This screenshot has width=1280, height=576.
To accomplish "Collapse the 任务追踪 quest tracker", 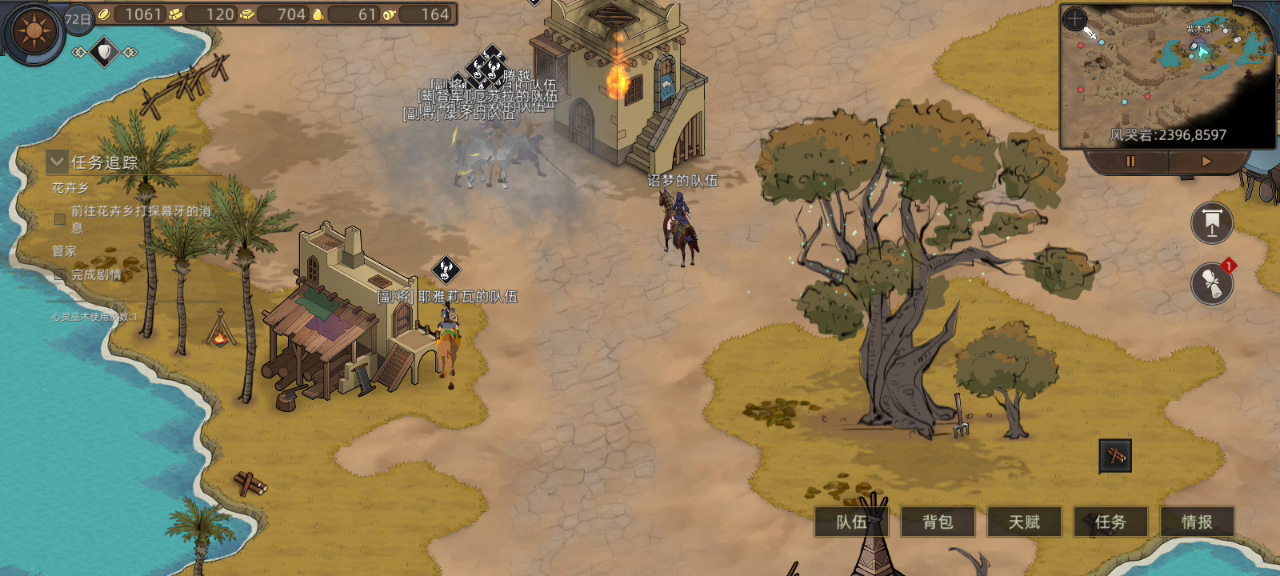I will click(57, 162).
